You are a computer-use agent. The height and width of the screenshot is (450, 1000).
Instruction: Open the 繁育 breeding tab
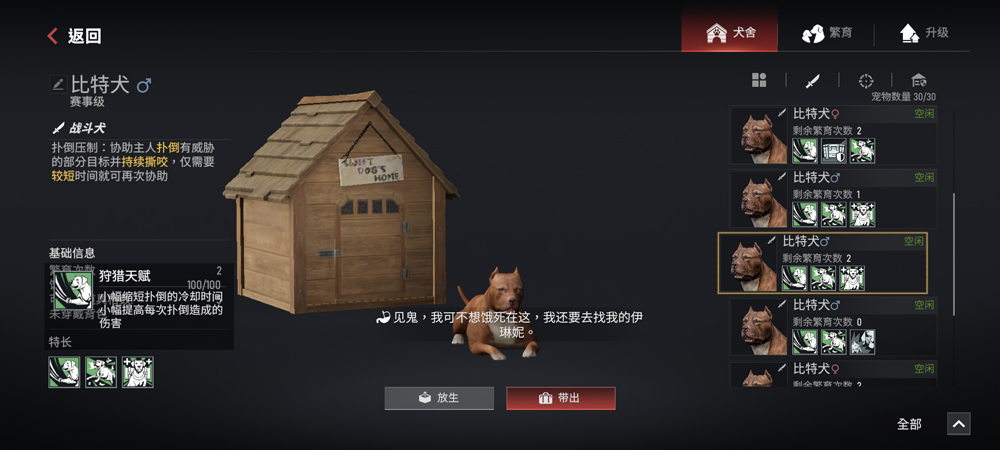coord(827,33)
